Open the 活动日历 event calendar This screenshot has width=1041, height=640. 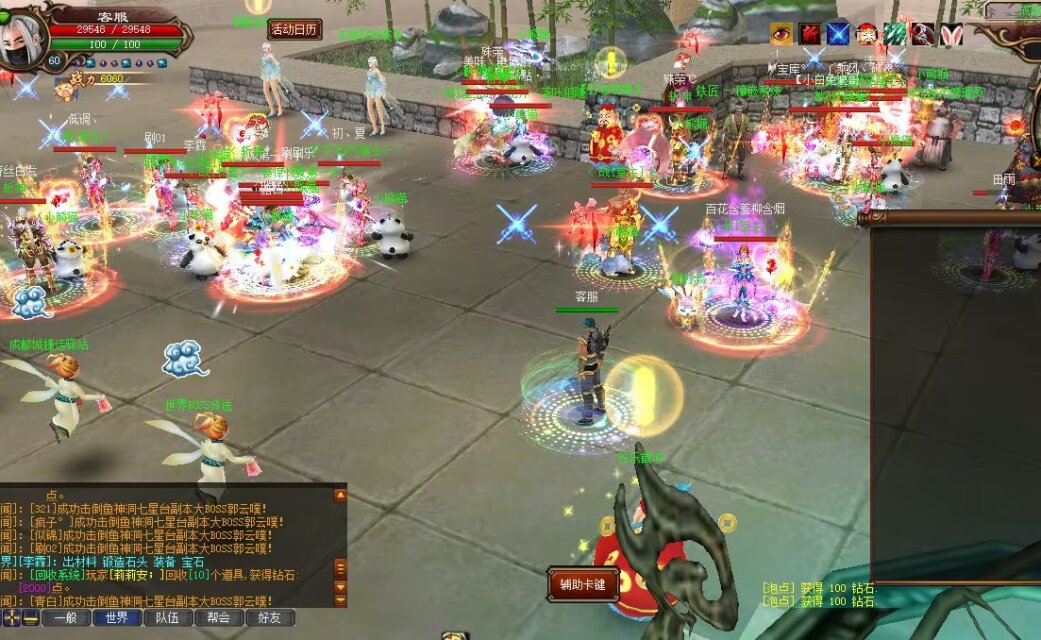[295, 29]
